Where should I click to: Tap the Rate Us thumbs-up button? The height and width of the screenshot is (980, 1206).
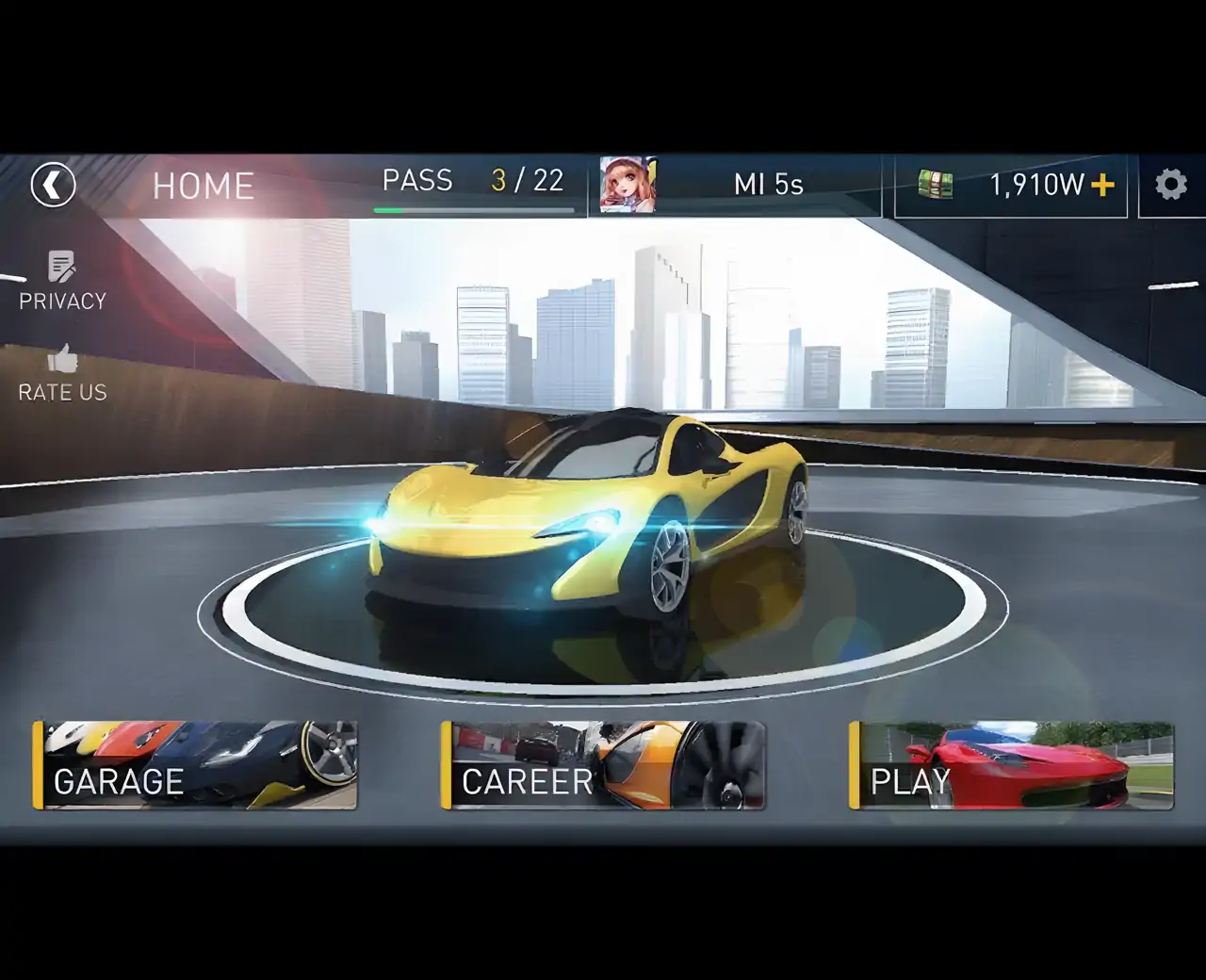(x=62, y=373)
